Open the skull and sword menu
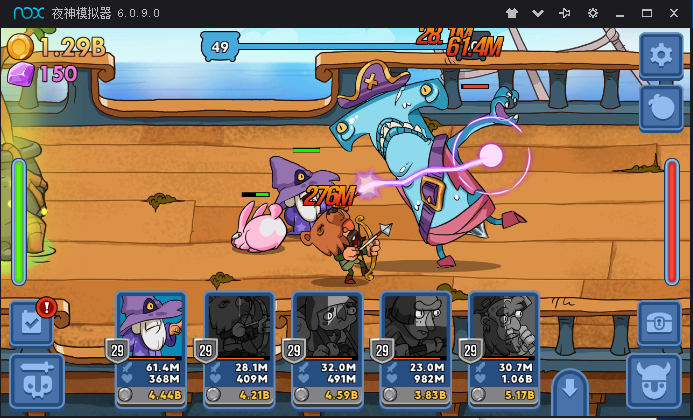The image size is (693, 420). coord(36,381)
